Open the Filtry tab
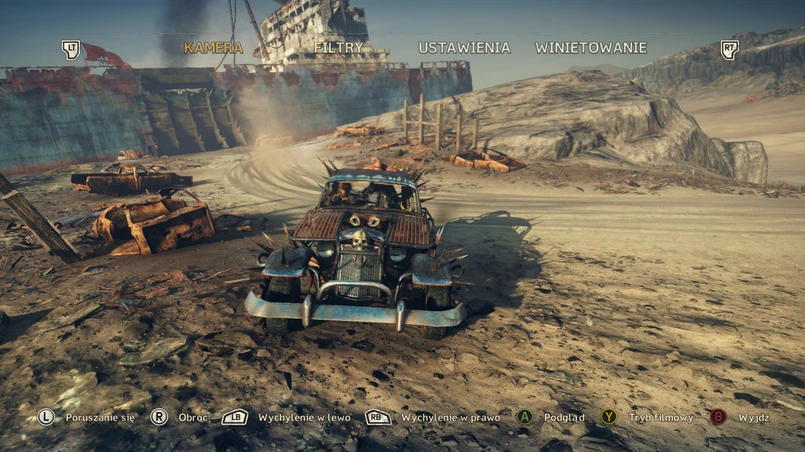The height and width of the screenshot is (452, 805). [x=338, y=48]
